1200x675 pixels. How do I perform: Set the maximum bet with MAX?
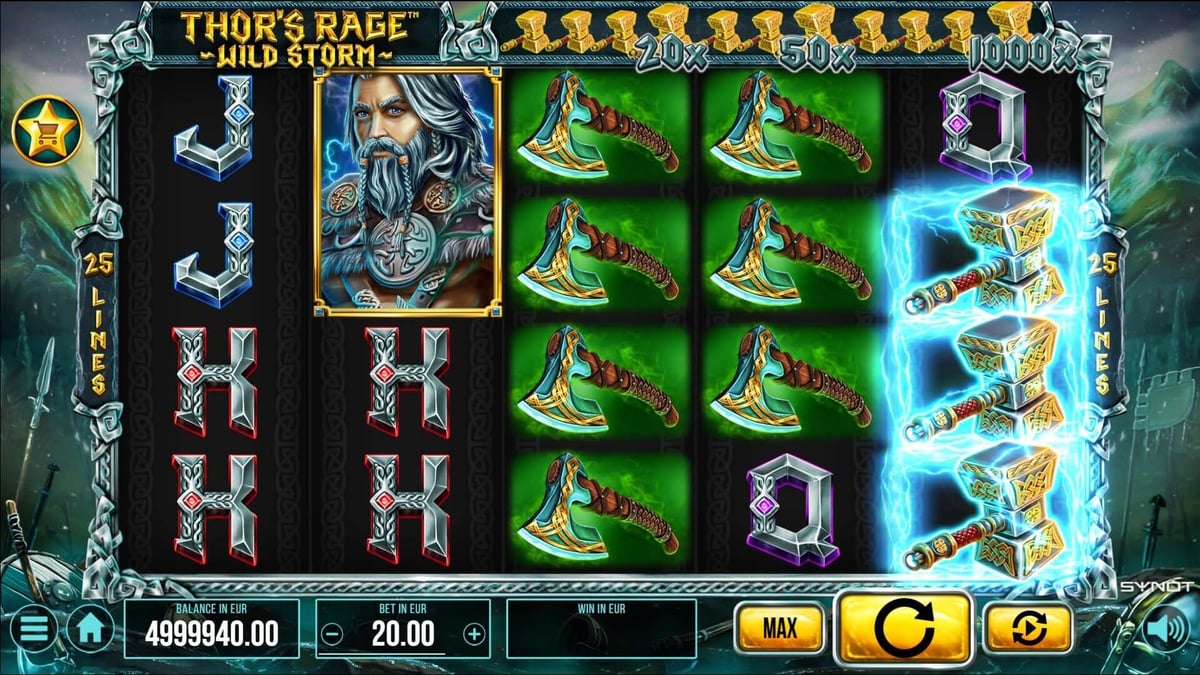[779, 628]
